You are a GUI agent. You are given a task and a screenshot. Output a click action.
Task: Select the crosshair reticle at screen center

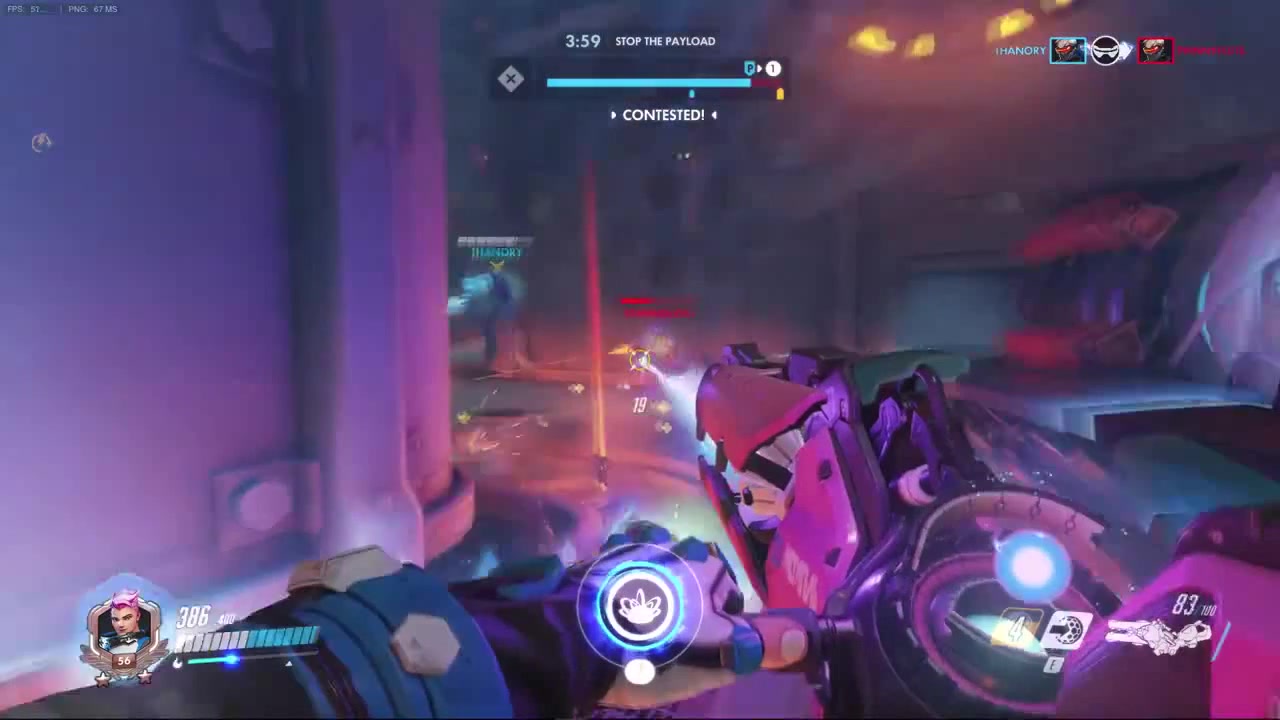(640, 360)
